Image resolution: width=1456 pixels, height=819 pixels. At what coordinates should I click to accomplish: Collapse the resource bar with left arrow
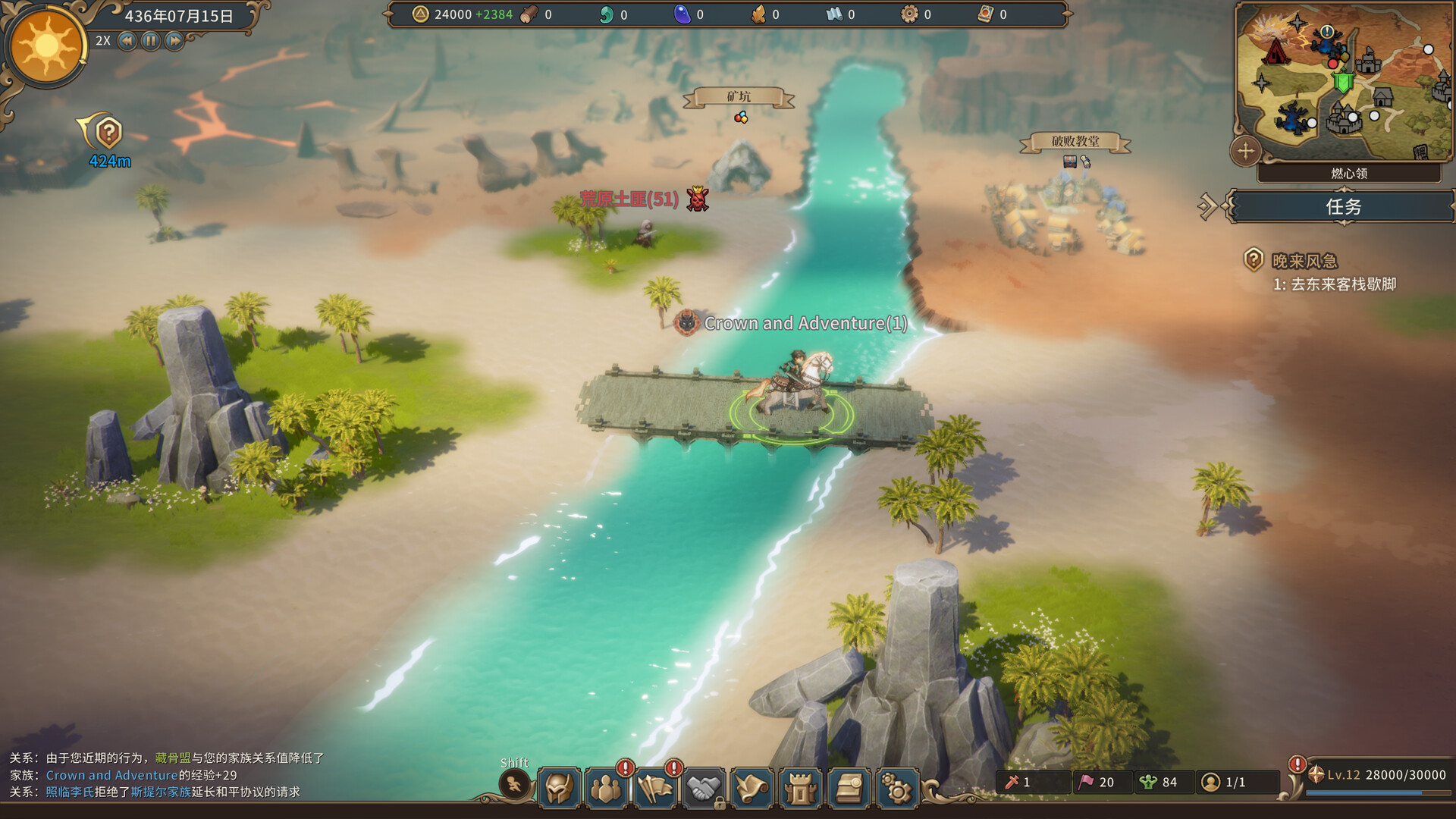(x=388, y=14)
